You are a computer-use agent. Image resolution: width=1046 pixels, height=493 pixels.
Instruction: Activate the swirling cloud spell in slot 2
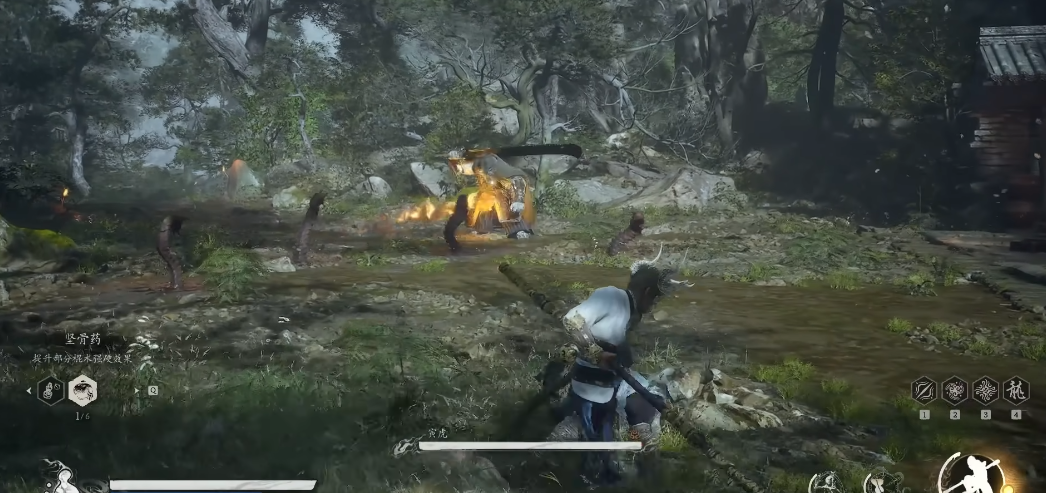955,390
